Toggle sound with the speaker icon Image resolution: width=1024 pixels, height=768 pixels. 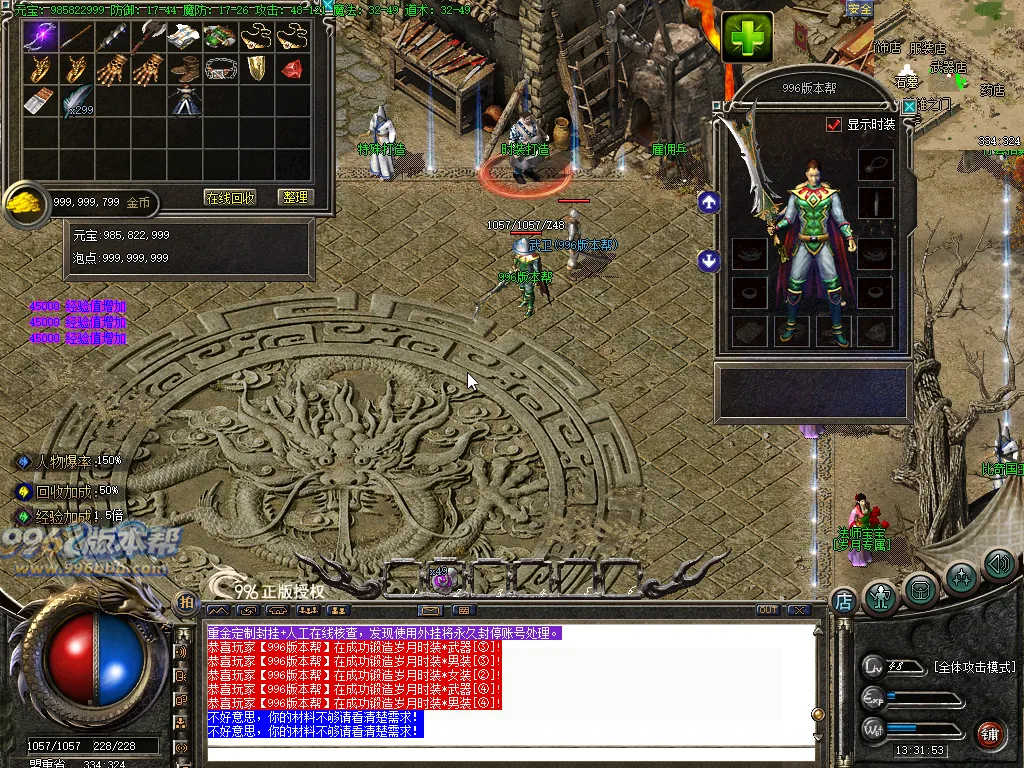(x=999, y=566)
